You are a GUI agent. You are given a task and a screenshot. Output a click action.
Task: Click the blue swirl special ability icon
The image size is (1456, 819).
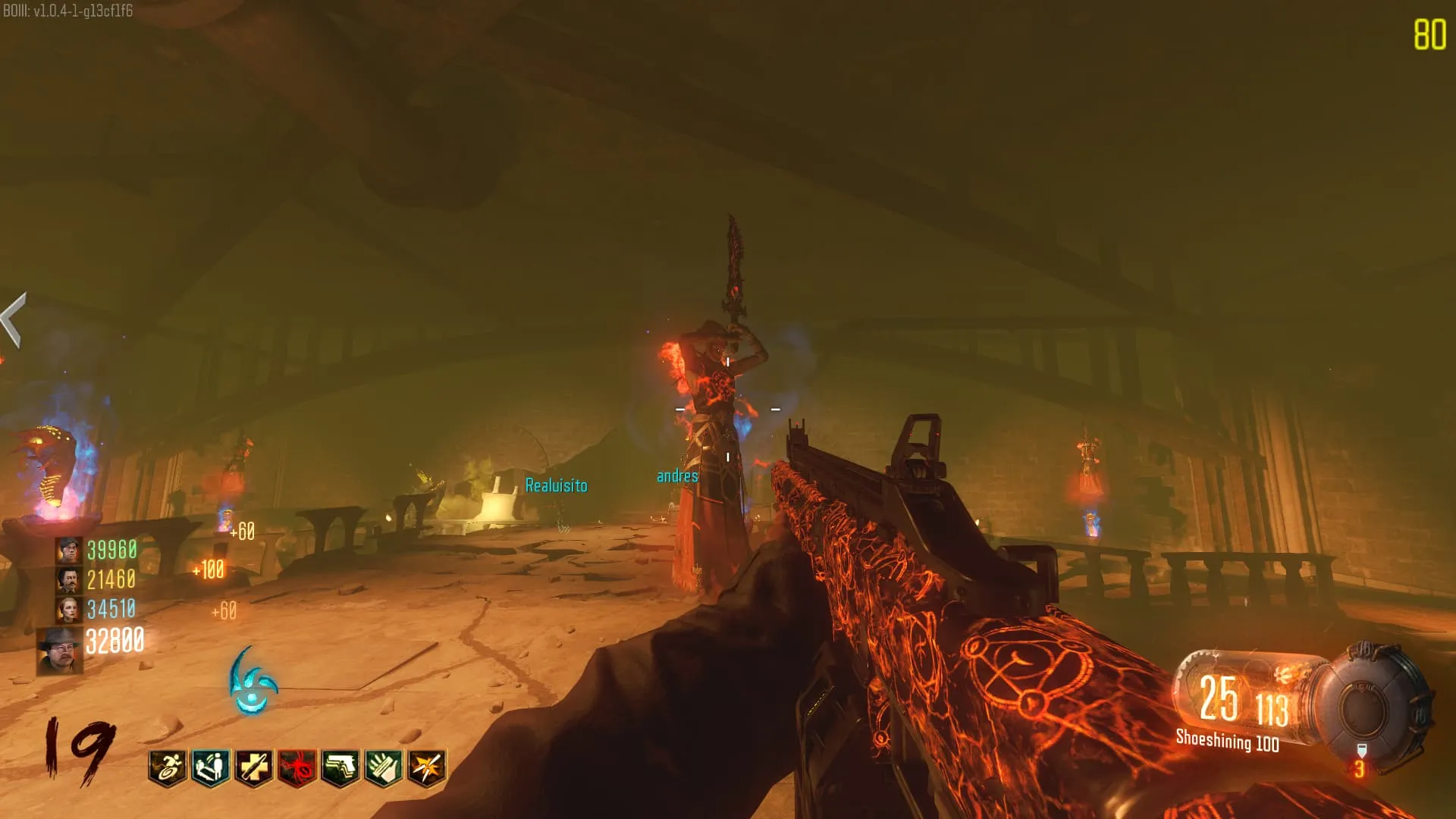253,682
